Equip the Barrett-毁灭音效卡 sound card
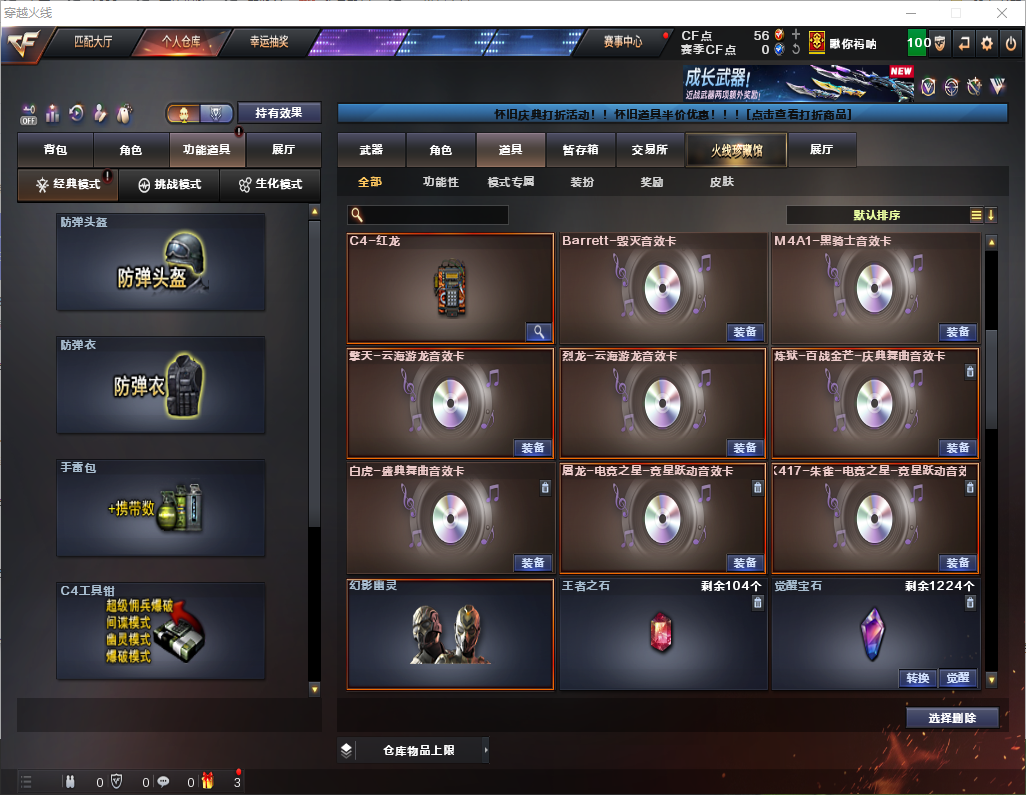 [x=744, y=332]
